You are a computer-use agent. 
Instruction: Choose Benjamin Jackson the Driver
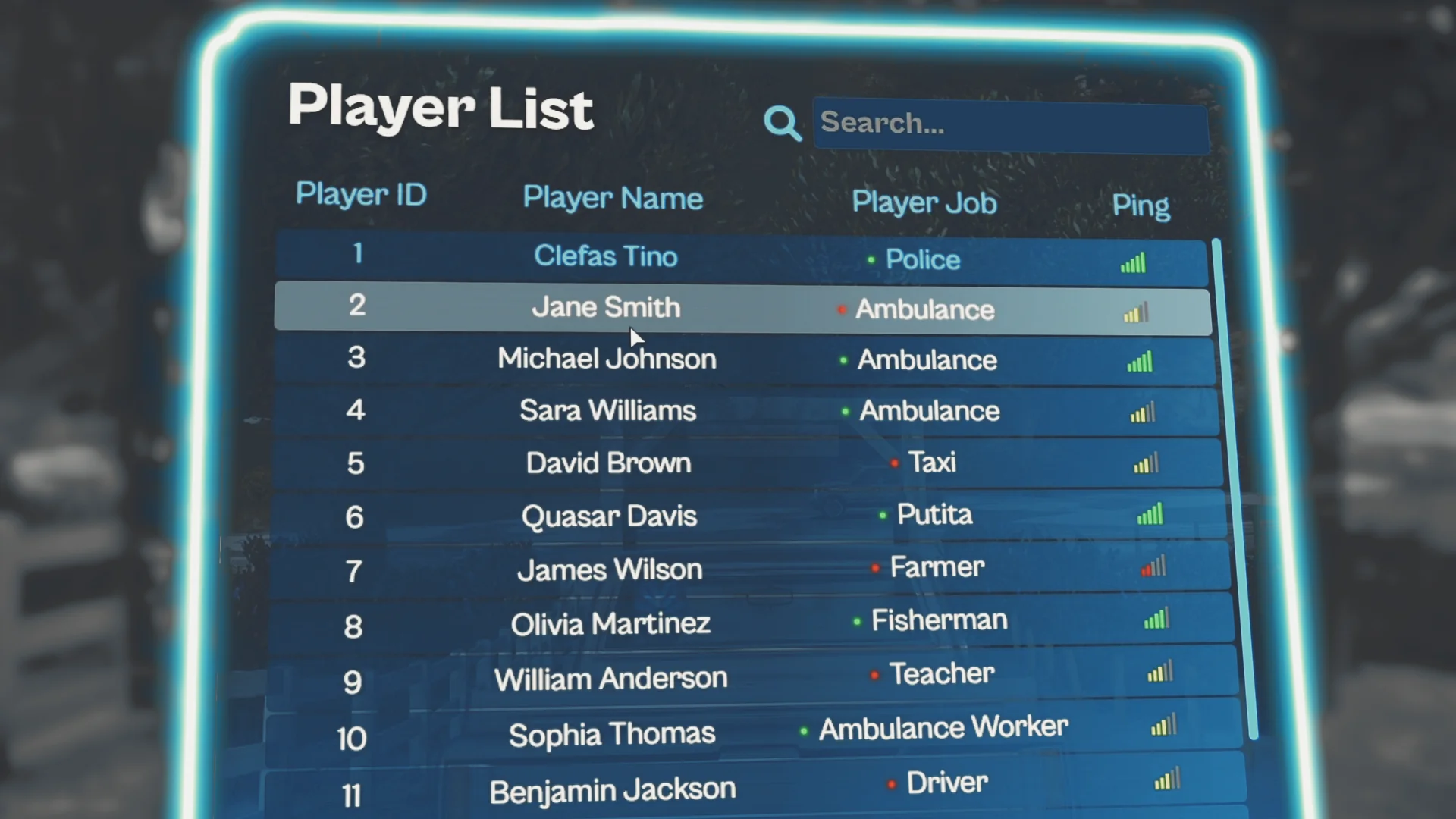point(612,791)
